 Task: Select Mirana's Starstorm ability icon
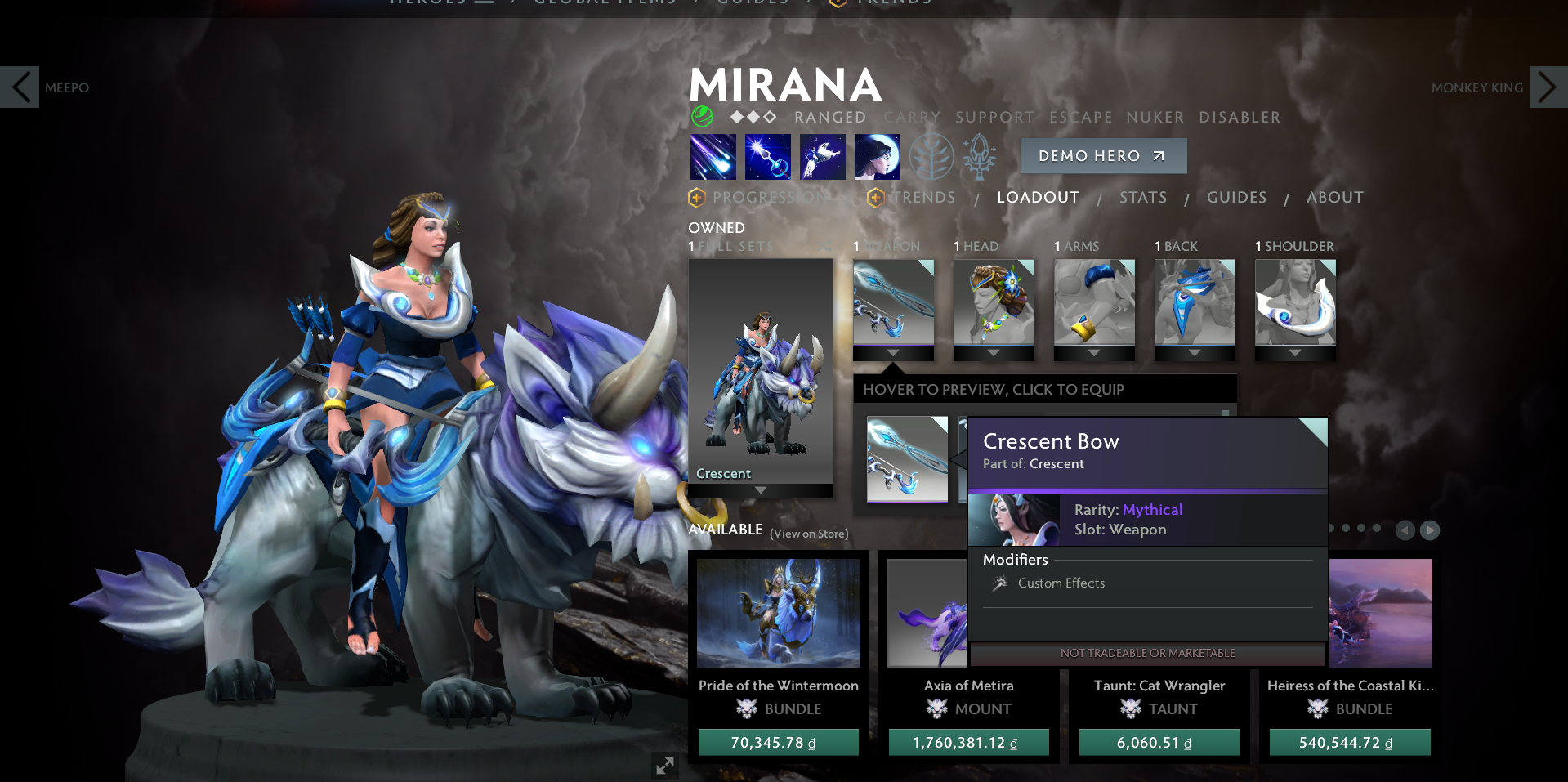click(x=713, y=157)
